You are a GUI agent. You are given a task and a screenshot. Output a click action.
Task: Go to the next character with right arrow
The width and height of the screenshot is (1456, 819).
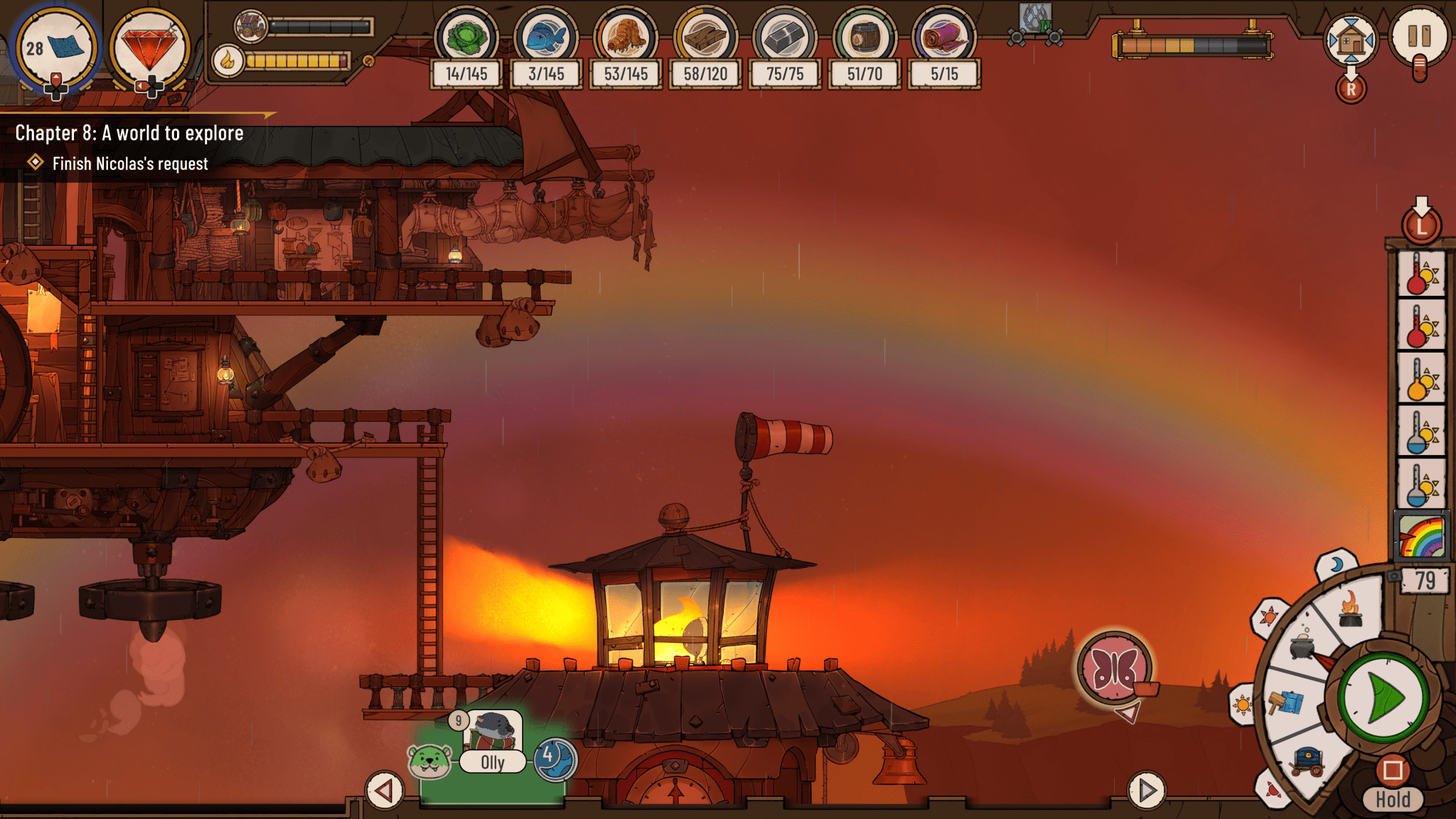pos(1147,790)
